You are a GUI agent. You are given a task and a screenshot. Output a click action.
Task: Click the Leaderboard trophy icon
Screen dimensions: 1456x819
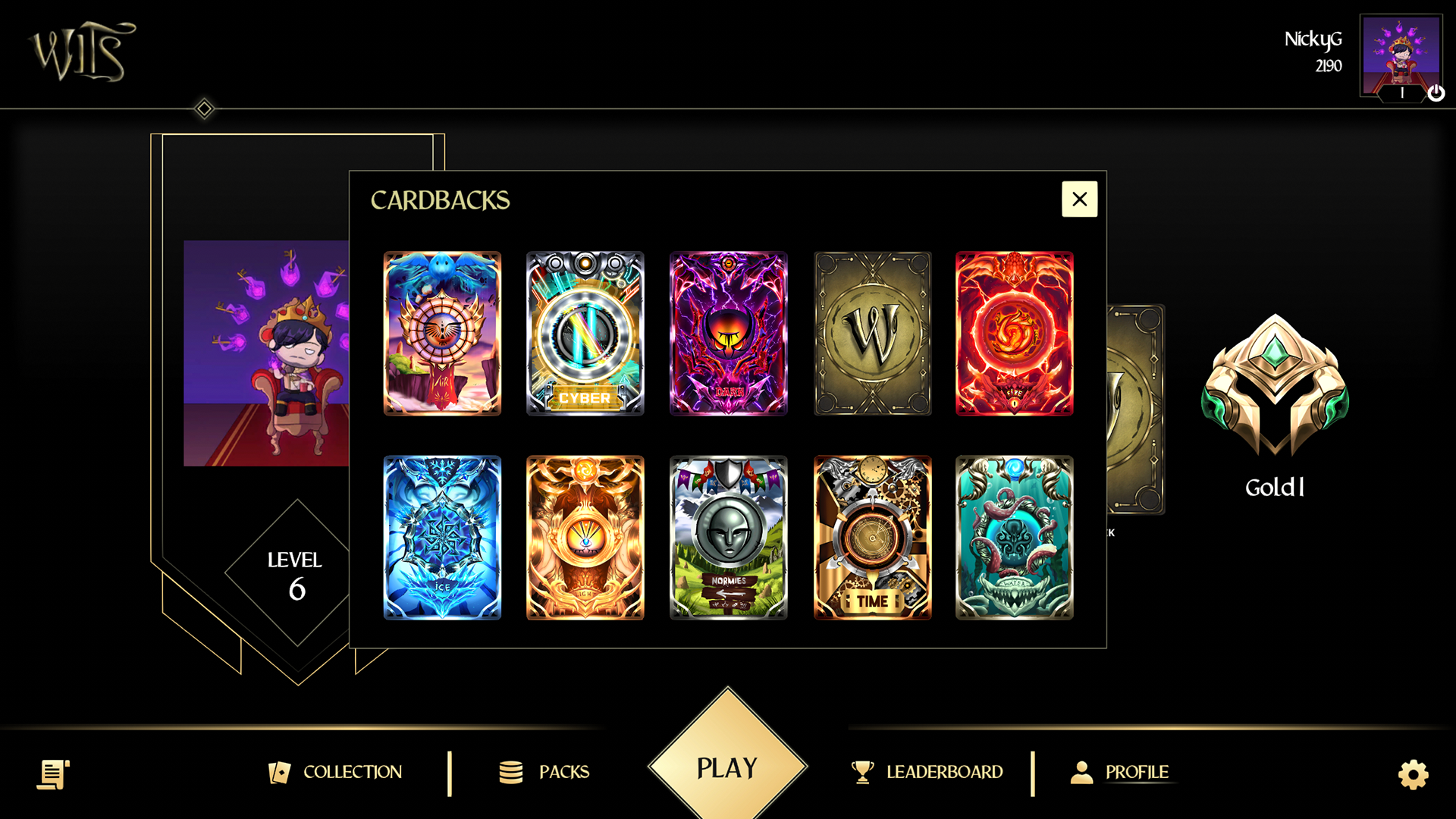[862, 772]
